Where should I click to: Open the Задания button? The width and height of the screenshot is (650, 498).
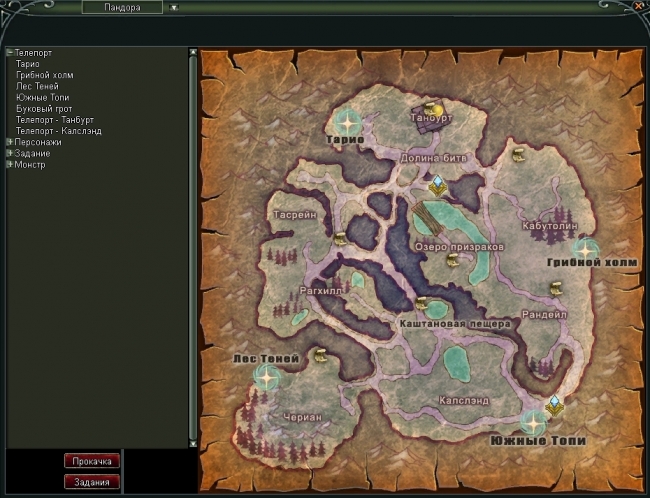(92, 481)
